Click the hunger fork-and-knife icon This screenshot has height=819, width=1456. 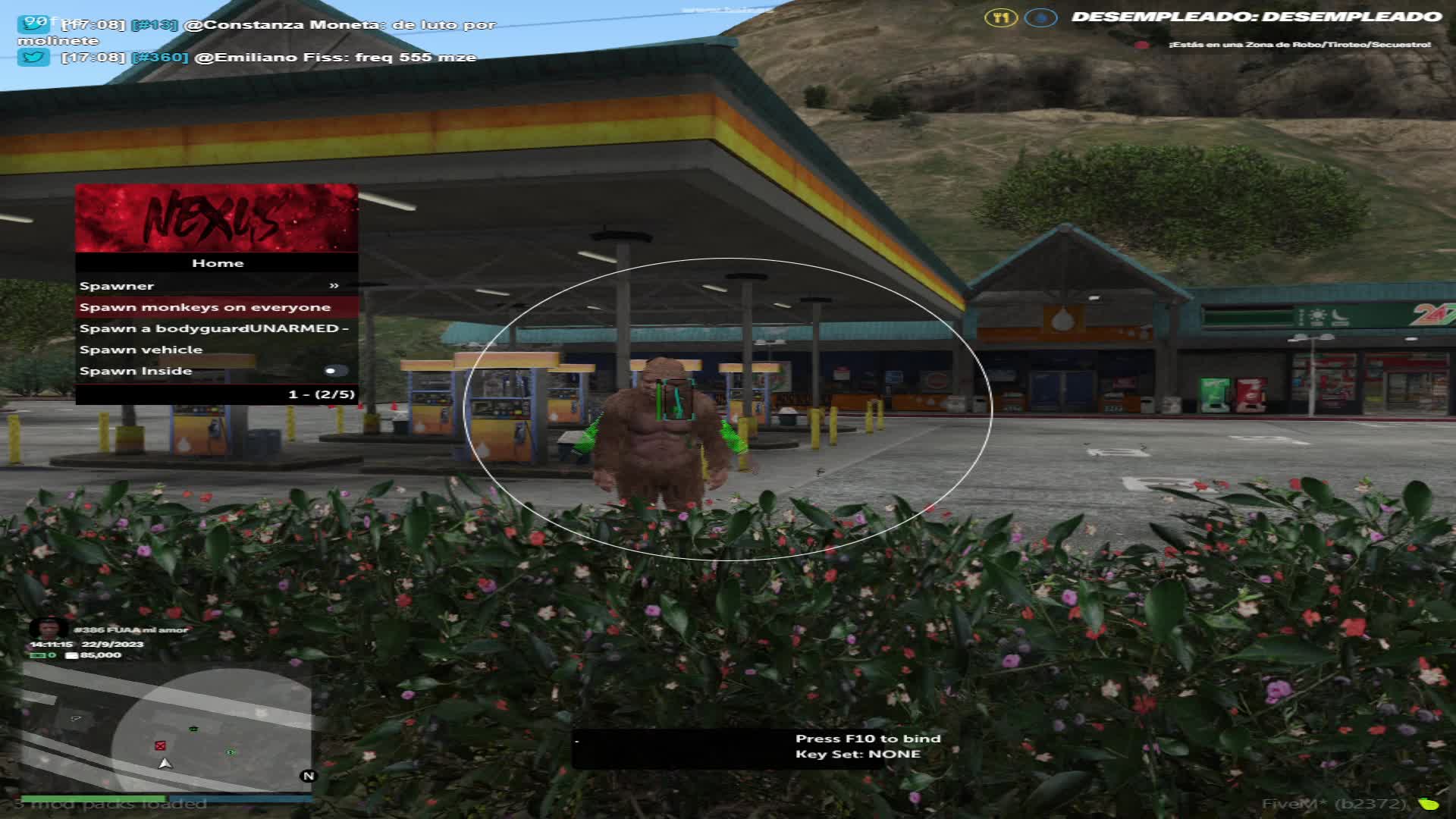pos(1001,17)
